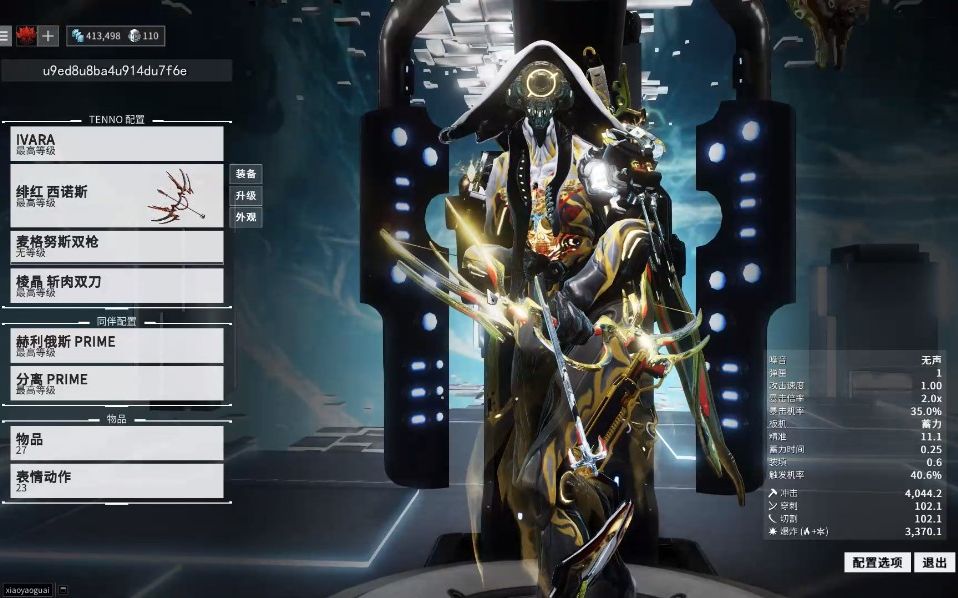Click the 退出 exit button
Image resolution: width=958 pixels, height=598 pixels.
click(x=934, y=563)
